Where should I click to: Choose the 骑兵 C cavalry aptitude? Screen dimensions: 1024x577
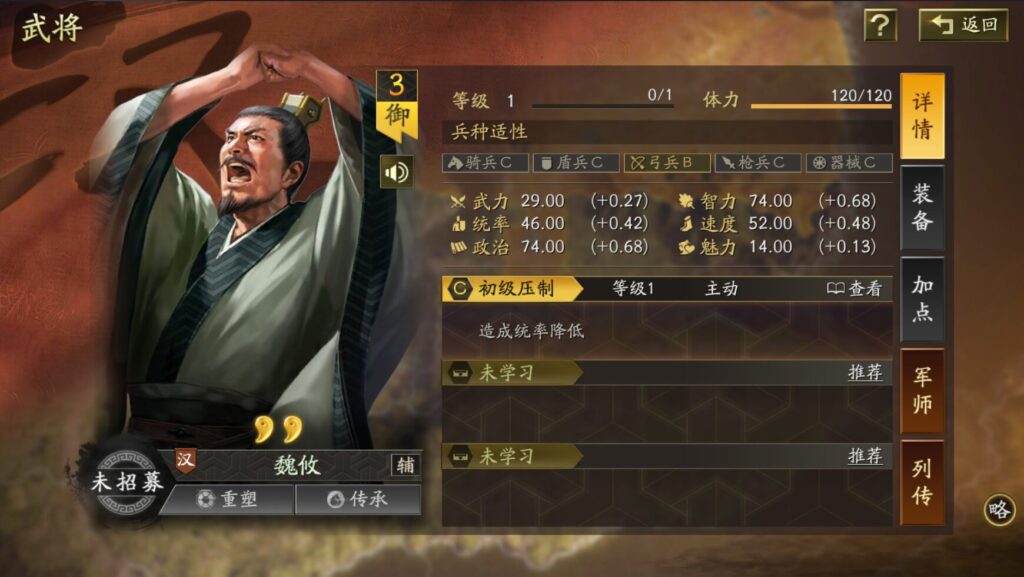coord(485,162)
